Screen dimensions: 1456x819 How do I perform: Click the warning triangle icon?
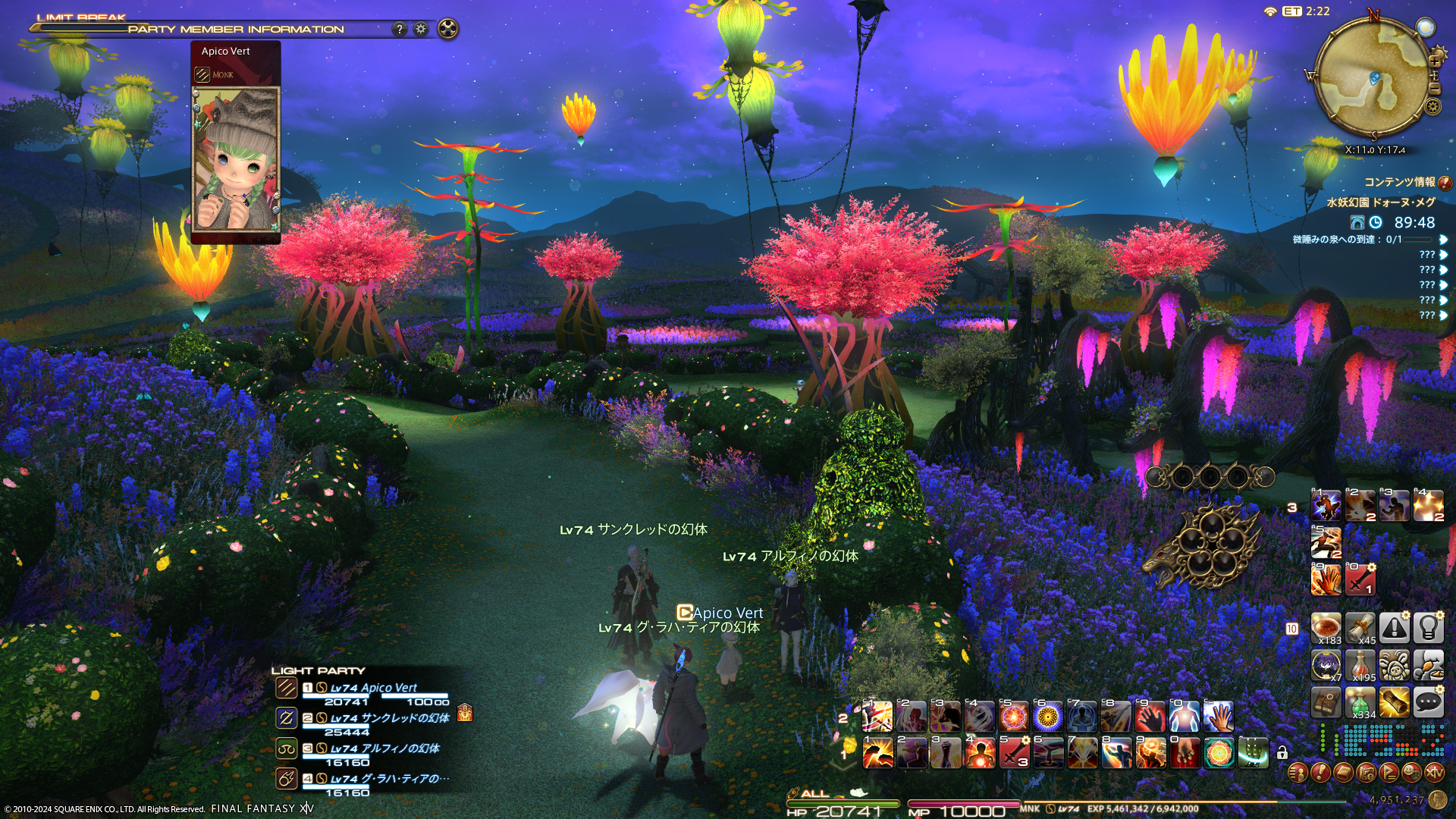[1394, 628]
